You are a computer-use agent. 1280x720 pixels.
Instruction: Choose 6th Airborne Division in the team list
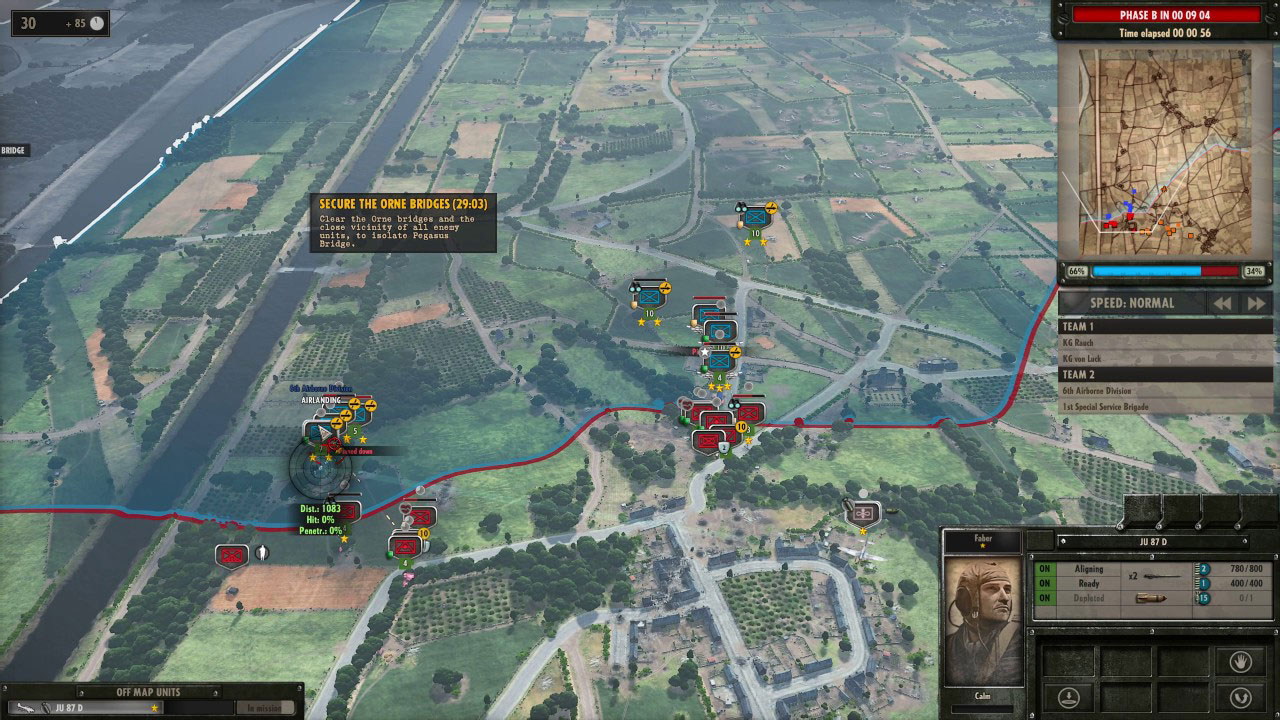[1097, 391]
